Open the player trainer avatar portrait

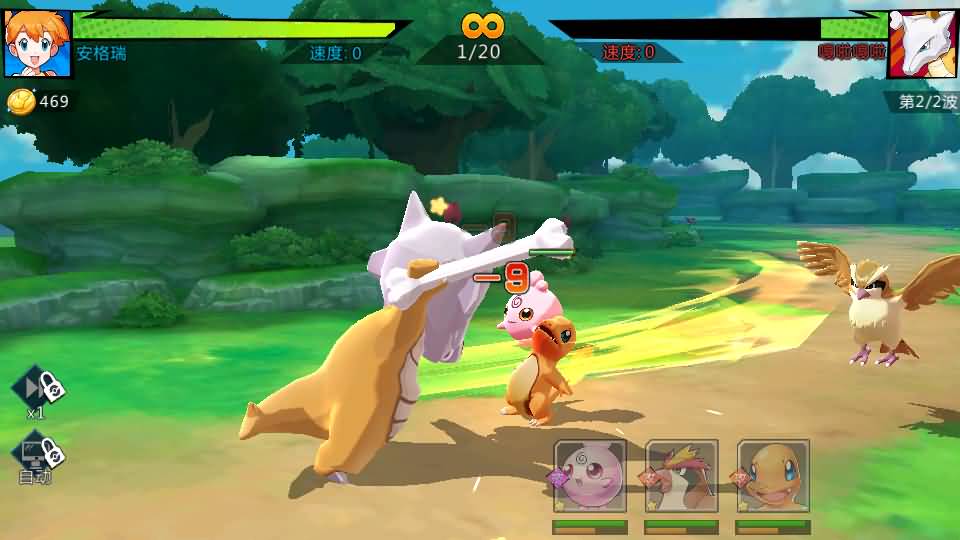[x=37, y=44]
